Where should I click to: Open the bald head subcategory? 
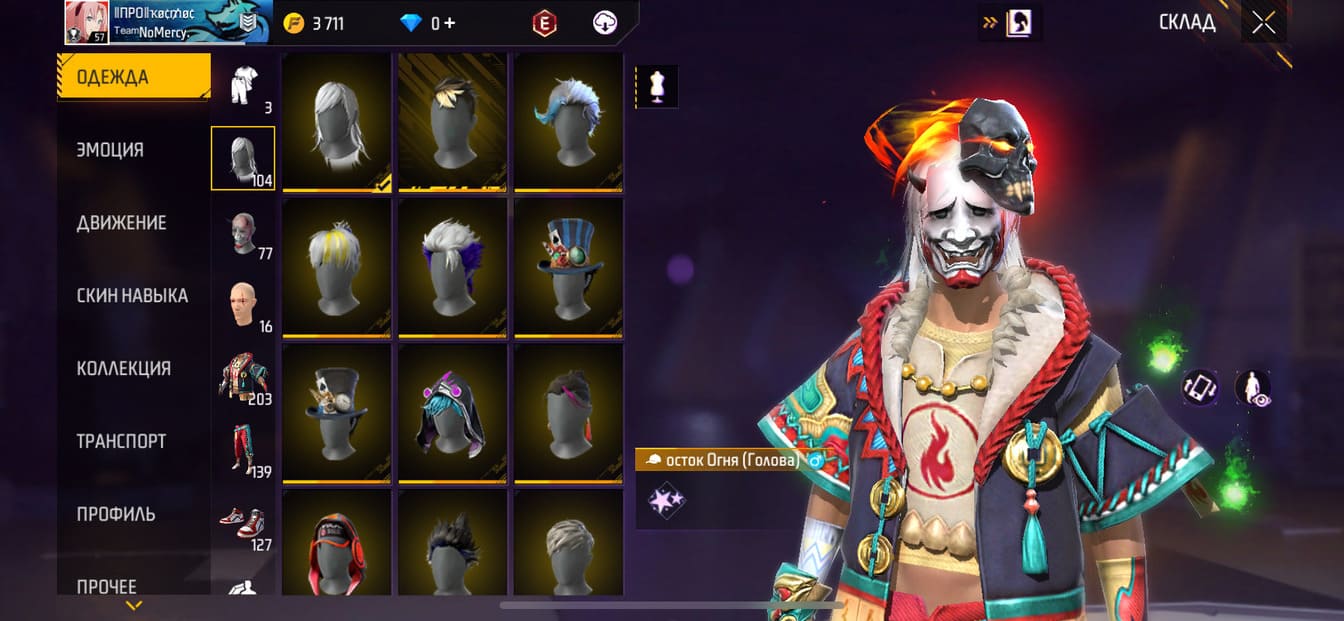(x=242, y=305)
